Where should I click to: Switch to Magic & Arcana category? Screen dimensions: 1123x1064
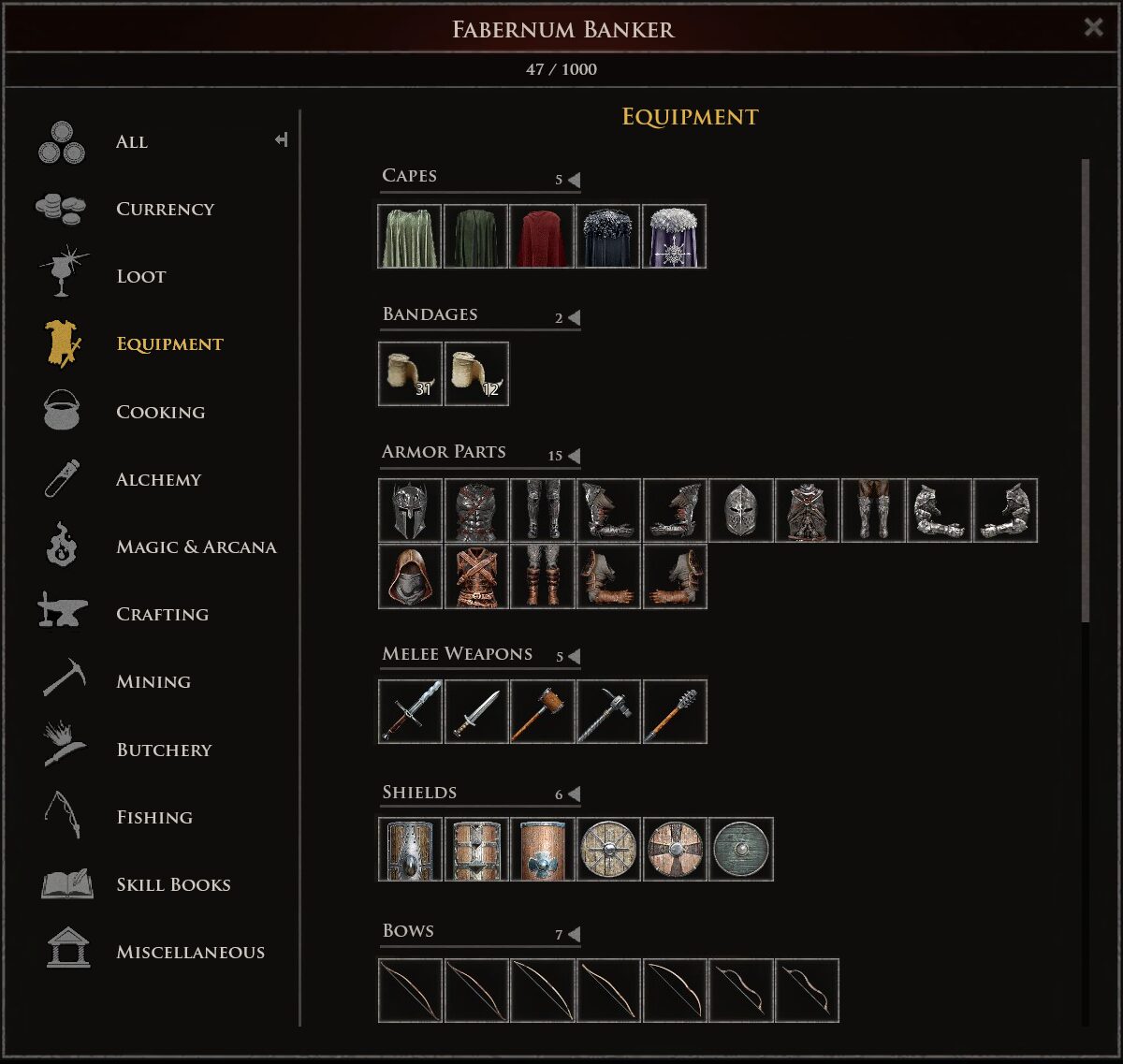tap(196, 547)
